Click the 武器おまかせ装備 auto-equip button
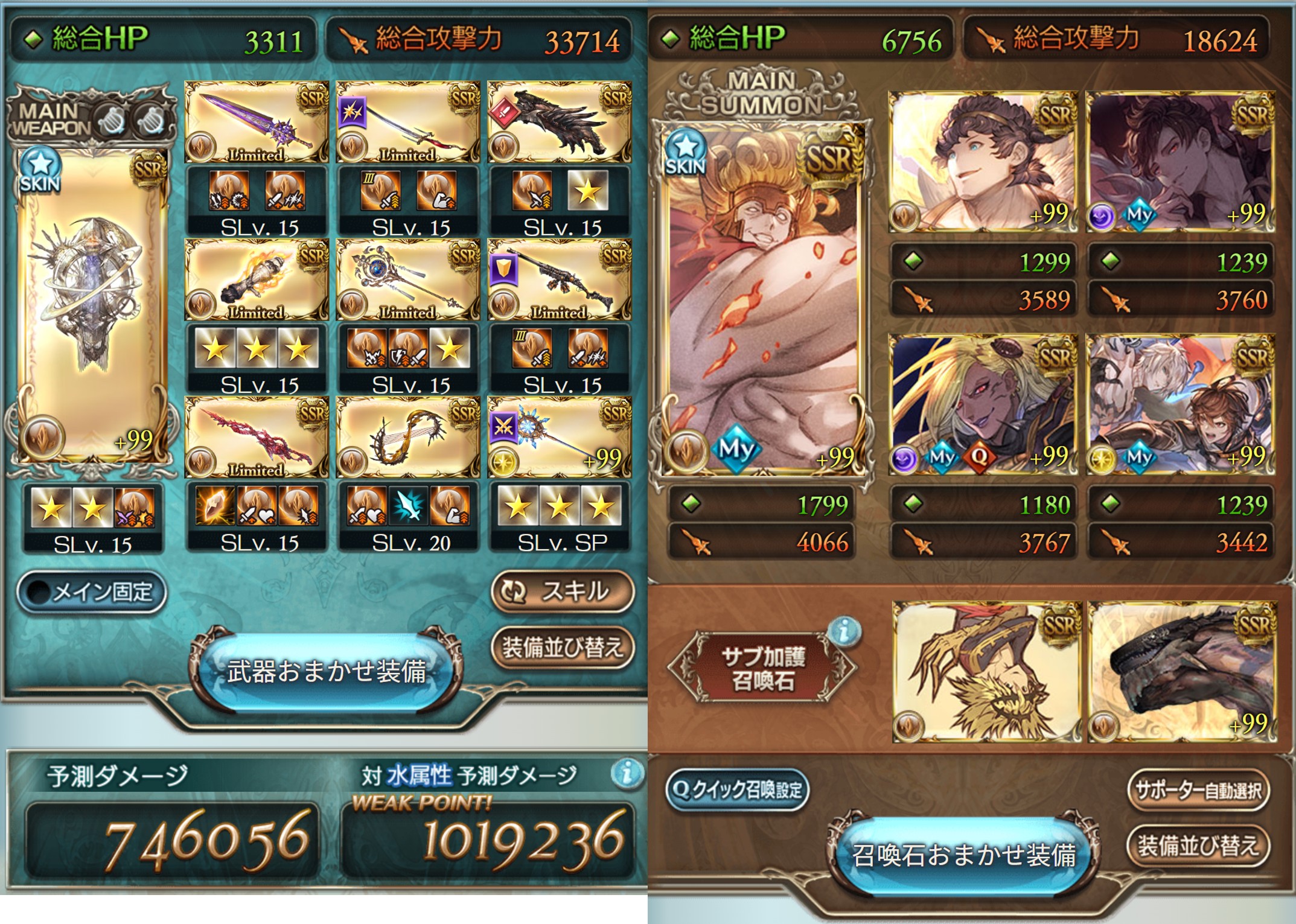This screenshot has width=1296, height=924. click(x=326, y=671)
